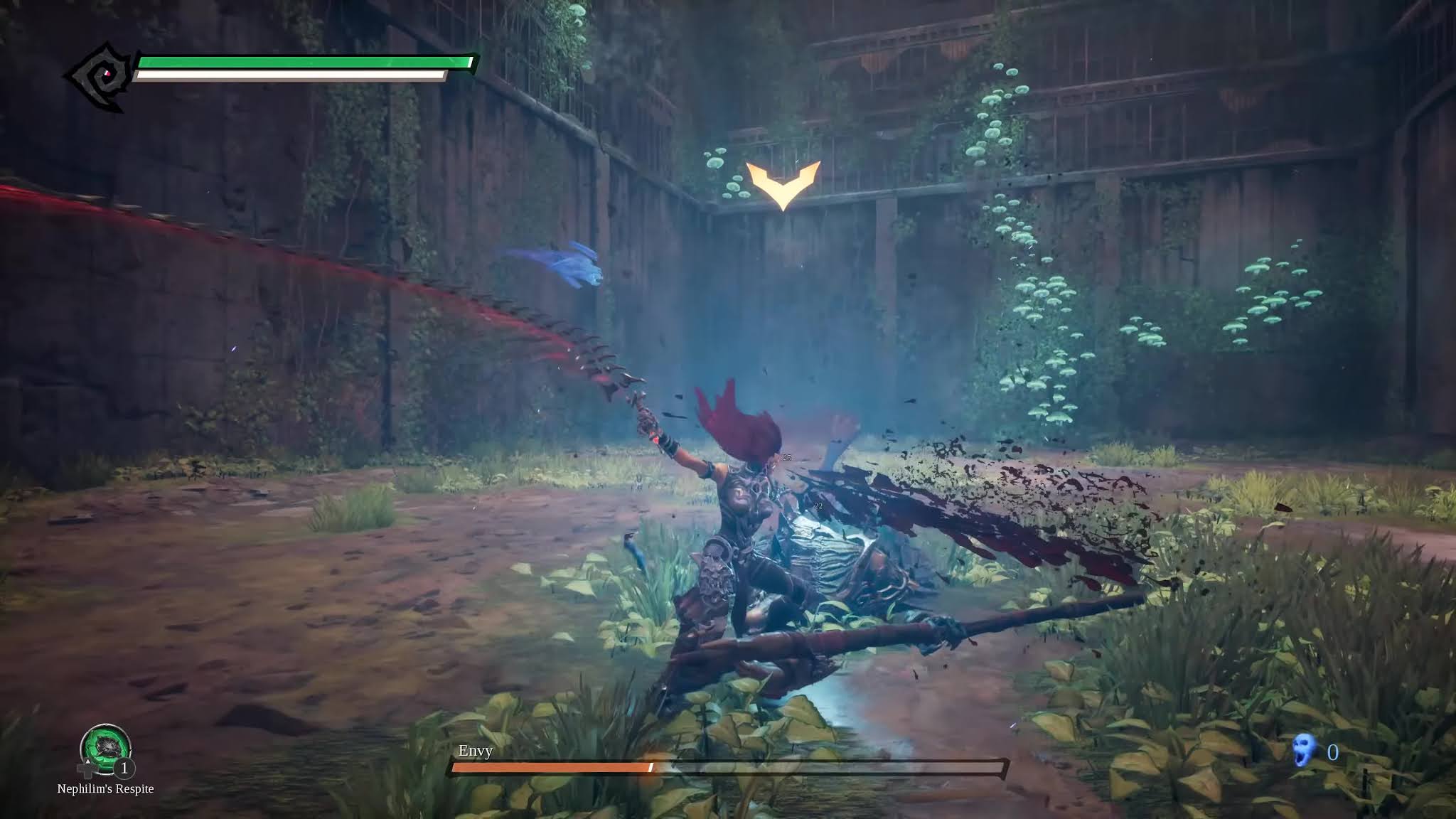Select the Nephilim's Respite text label
Image resolution: width=1456 pixels, height=819 pixels.
105,788
